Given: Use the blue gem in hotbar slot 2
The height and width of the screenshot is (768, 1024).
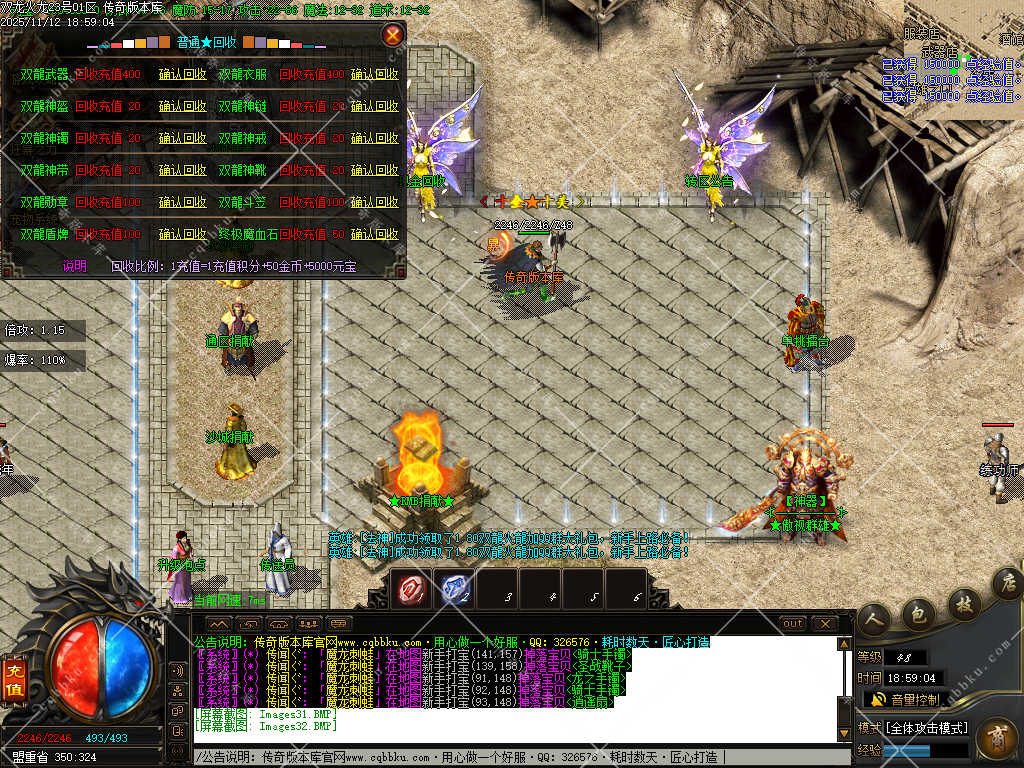Looking at the screenshot, I should (x=453, y=589).
